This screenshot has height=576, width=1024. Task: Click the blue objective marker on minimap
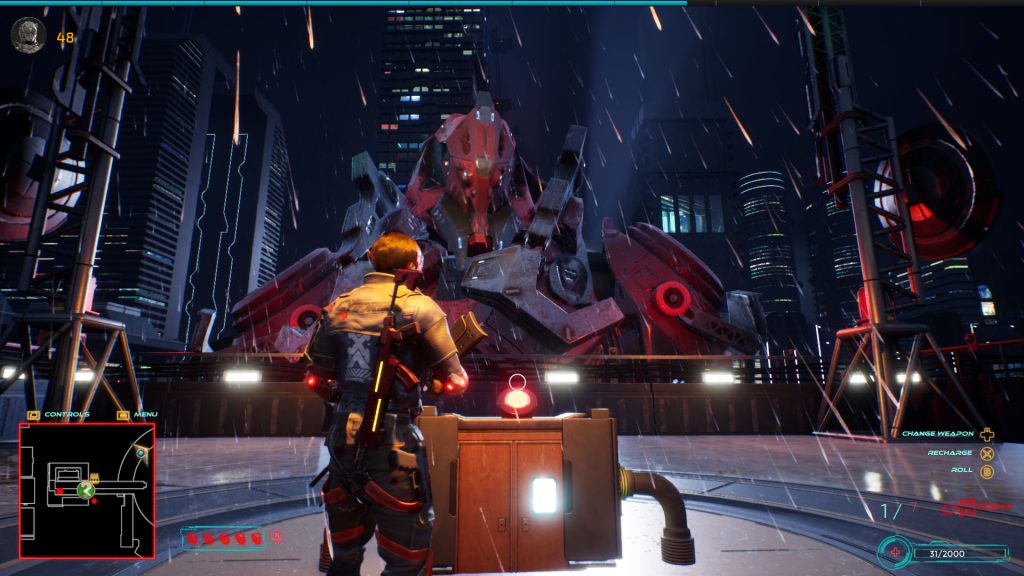coord(141,453)
